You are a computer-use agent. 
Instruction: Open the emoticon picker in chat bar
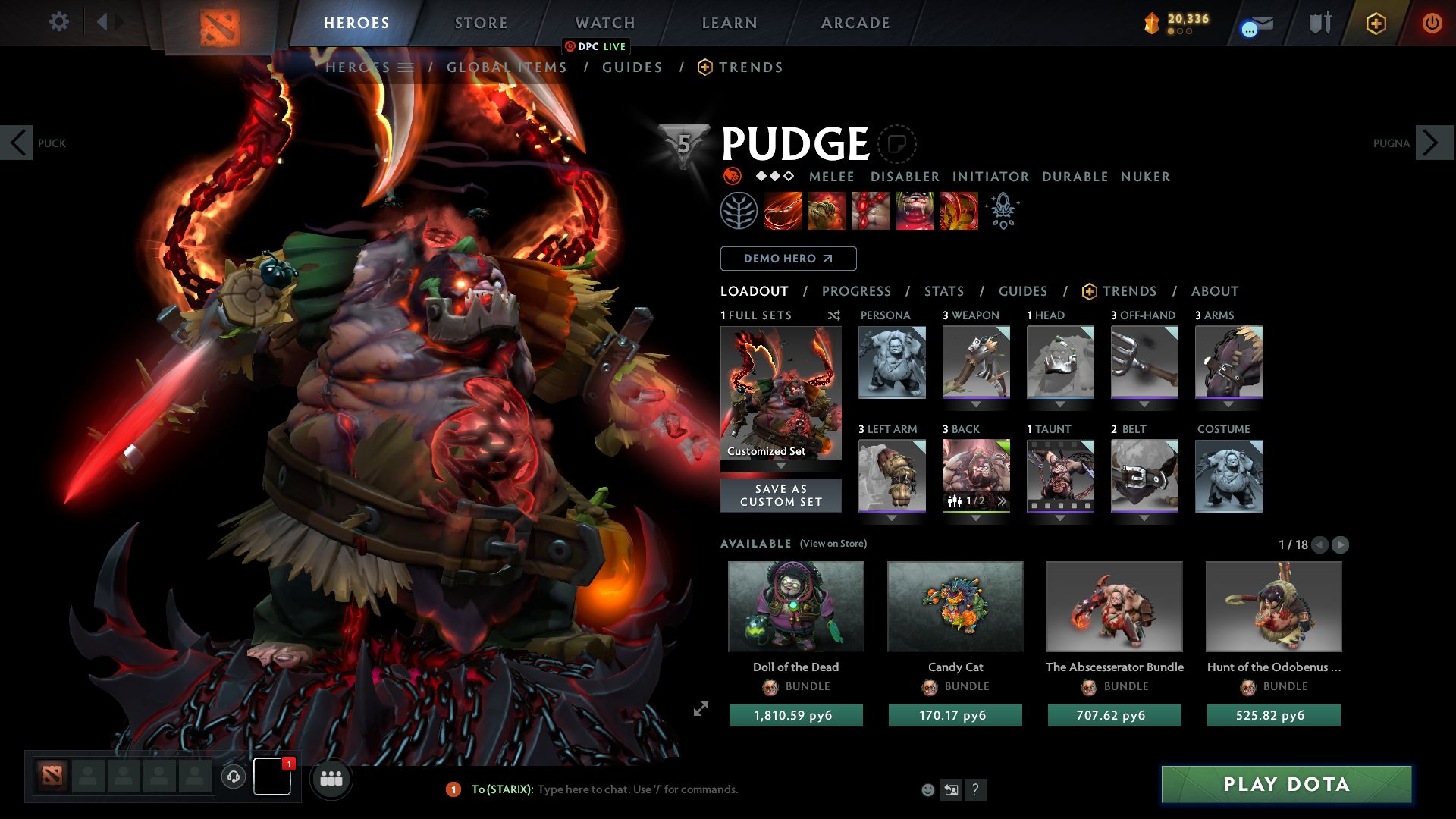point(927,789)
